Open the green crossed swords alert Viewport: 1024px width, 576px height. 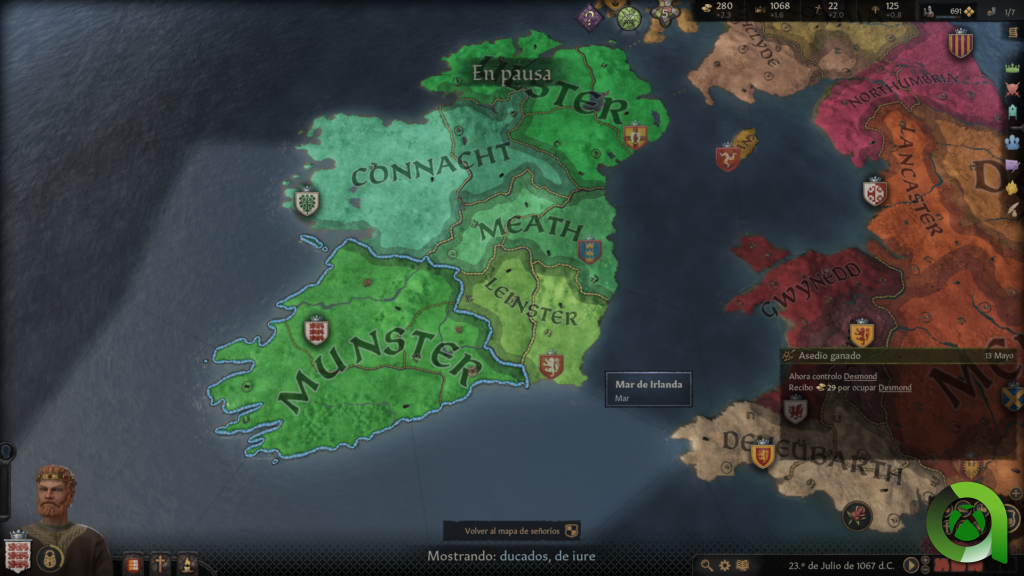[628, 17]
